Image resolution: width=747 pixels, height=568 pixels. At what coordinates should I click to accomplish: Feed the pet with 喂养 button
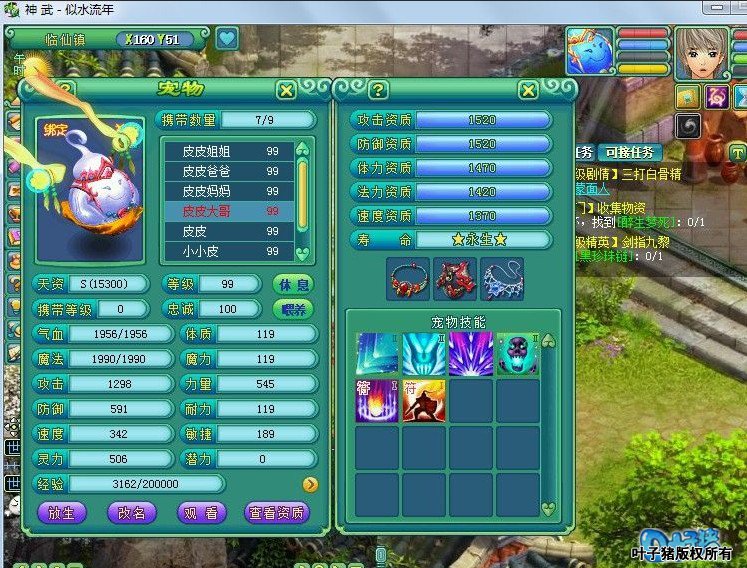[293, 309]
